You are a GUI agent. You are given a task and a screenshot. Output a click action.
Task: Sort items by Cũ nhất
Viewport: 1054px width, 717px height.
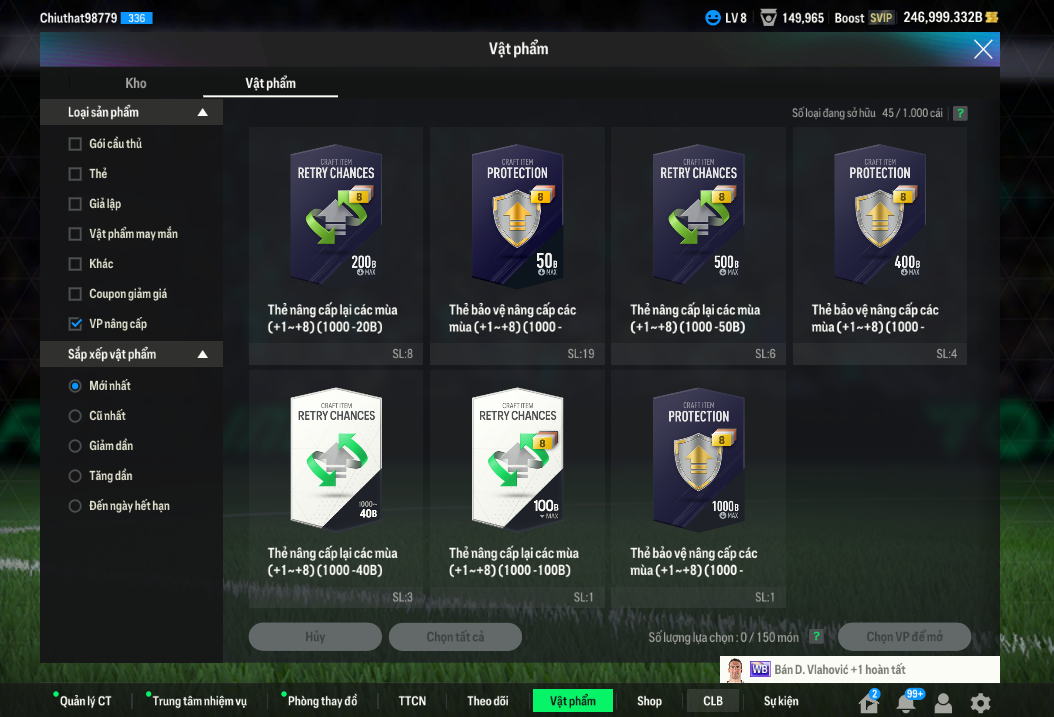click(75, 416)
